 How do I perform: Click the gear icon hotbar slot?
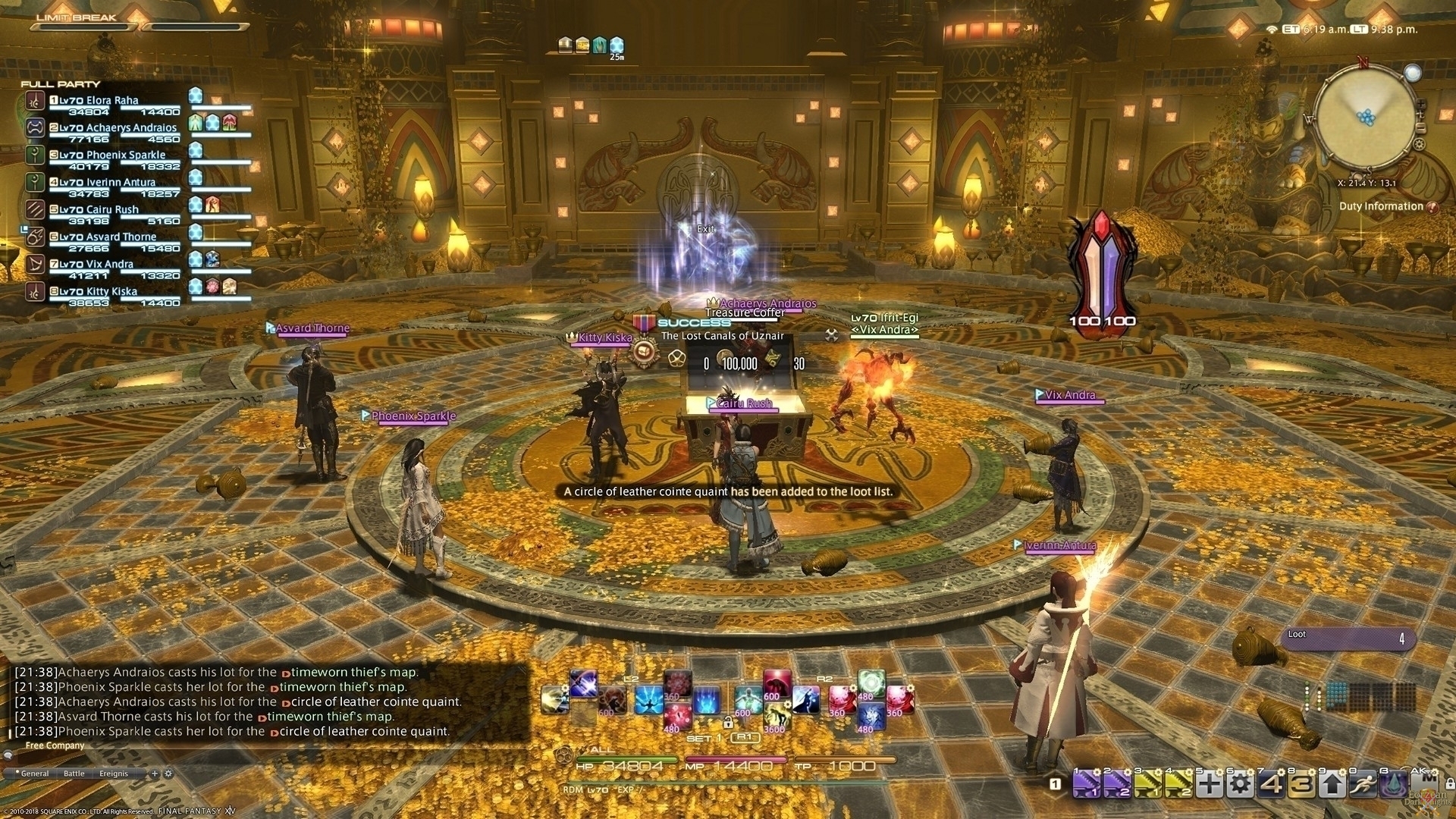(1240, 784)
